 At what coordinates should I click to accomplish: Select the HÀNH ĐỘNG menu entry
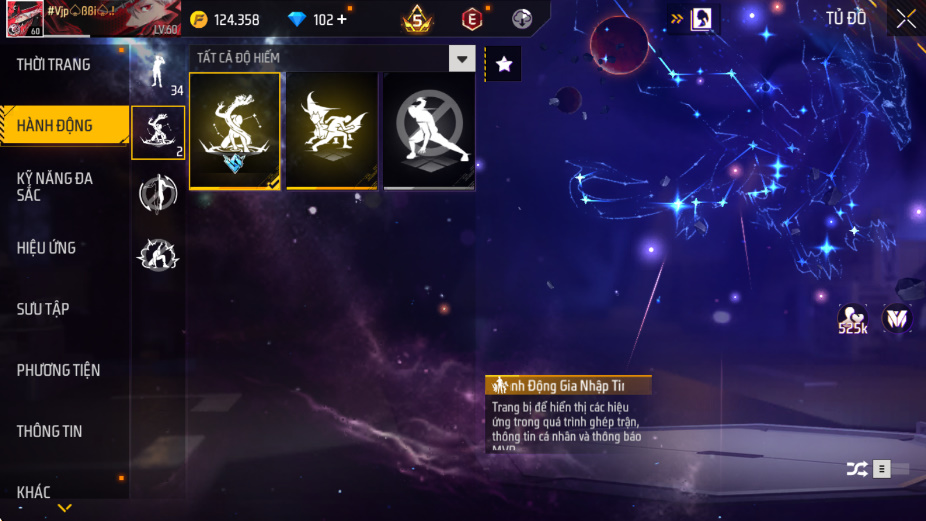[x=55, y=126]
